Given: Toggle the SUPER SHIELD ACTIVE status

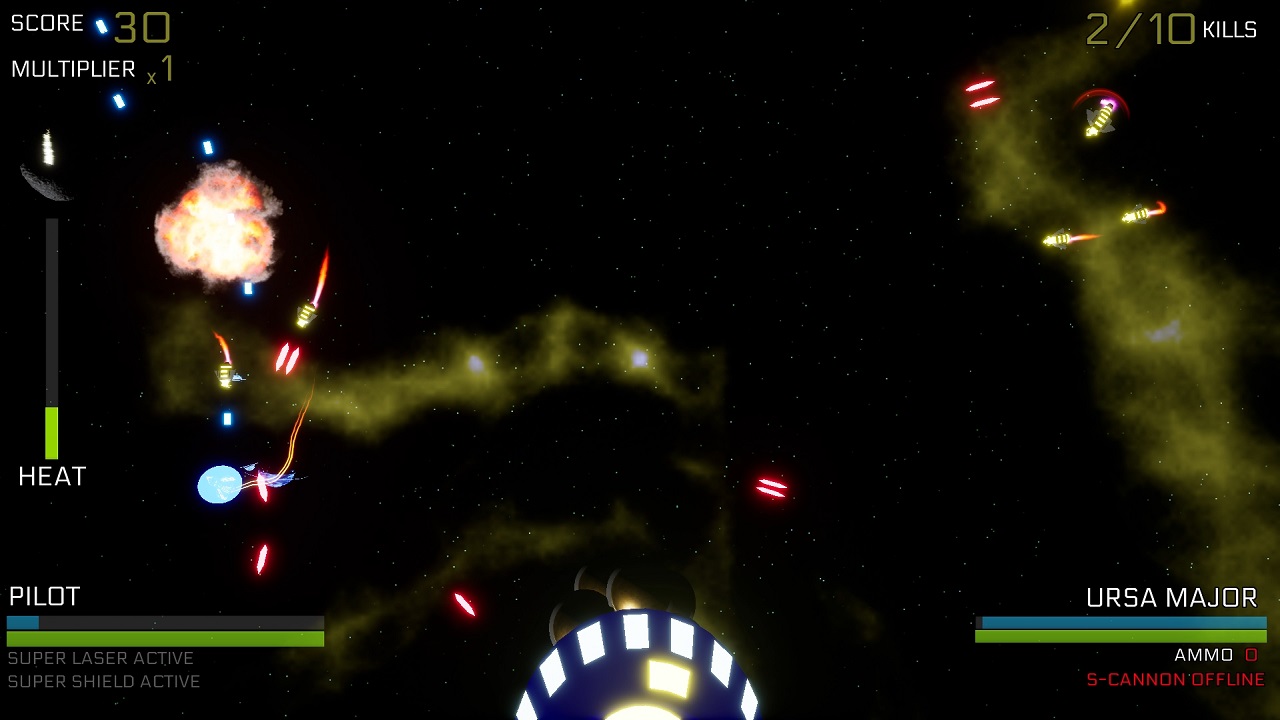Looking at the screenshot, I should (104, 682).
